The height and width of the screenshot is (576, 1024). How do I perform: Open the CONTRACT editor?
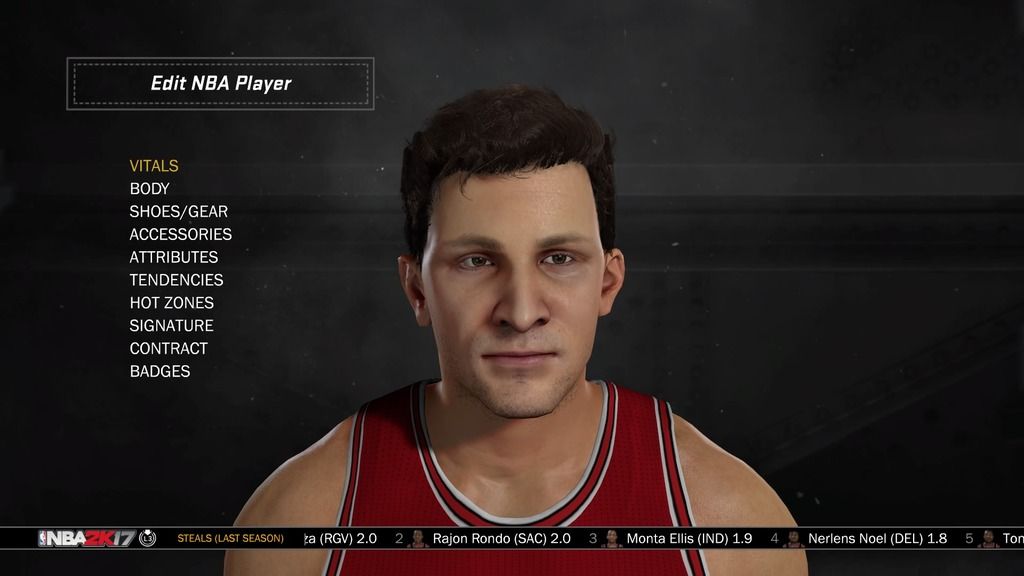point(169,349)
